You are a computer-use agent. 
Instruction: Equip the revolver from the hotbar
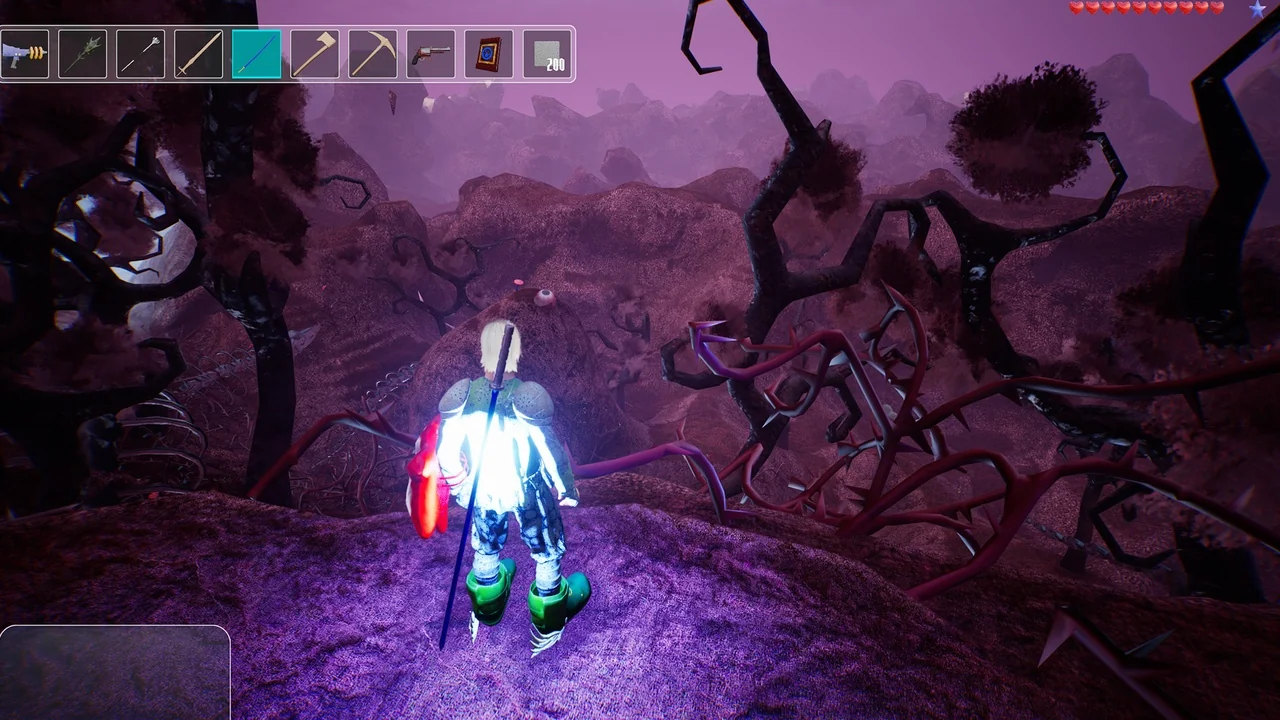coord(430,54)
